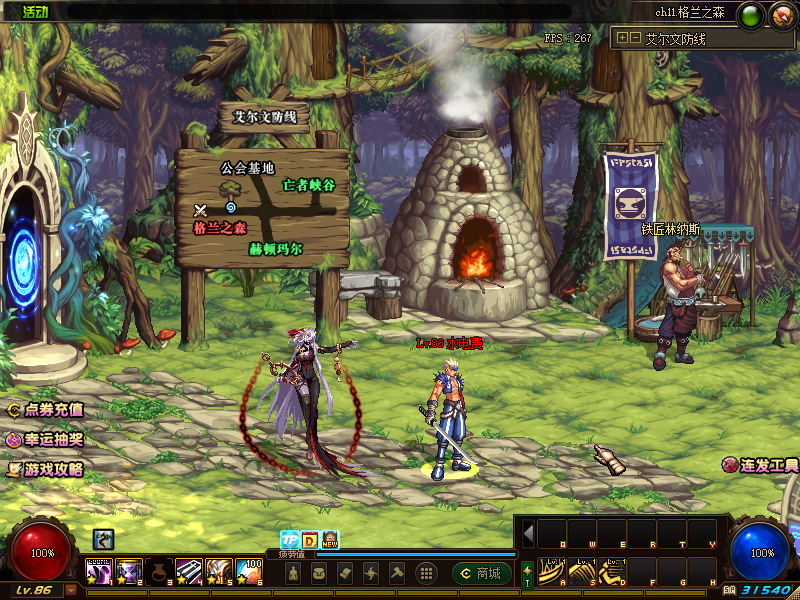
Task: Click the minus button beside 艾尔文防线
Action: click(634, 39)
